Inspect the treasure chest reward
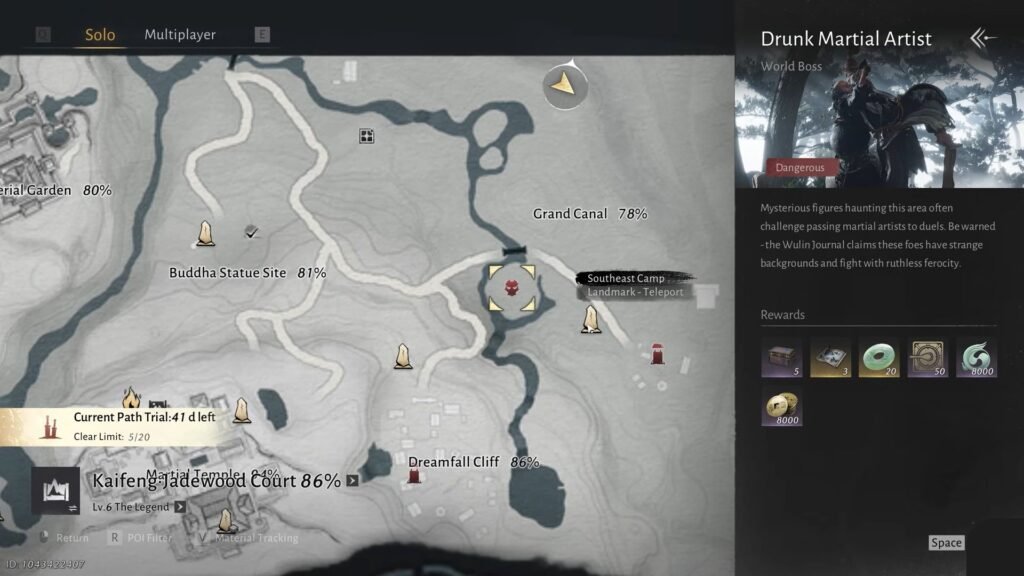Viewport: 1024px width, 576px height. point(781,357)
